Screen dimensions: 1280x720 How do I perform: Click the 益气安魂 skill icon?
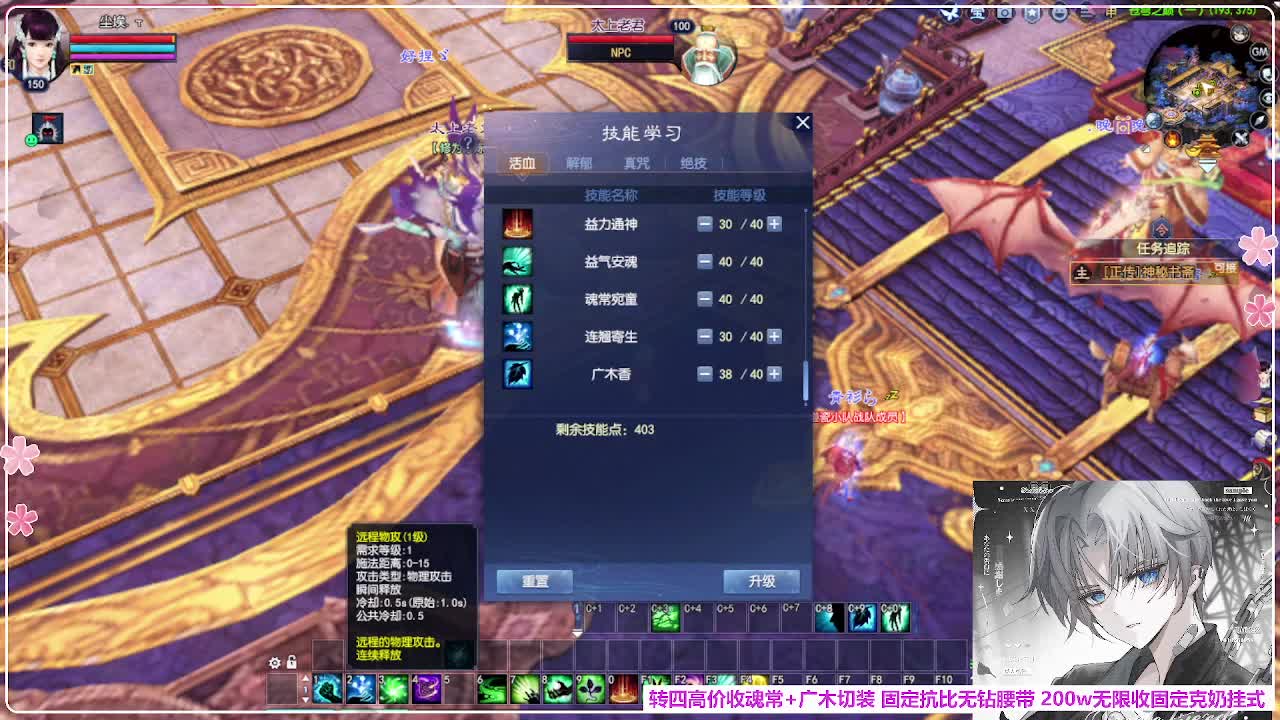pos(516,261)
